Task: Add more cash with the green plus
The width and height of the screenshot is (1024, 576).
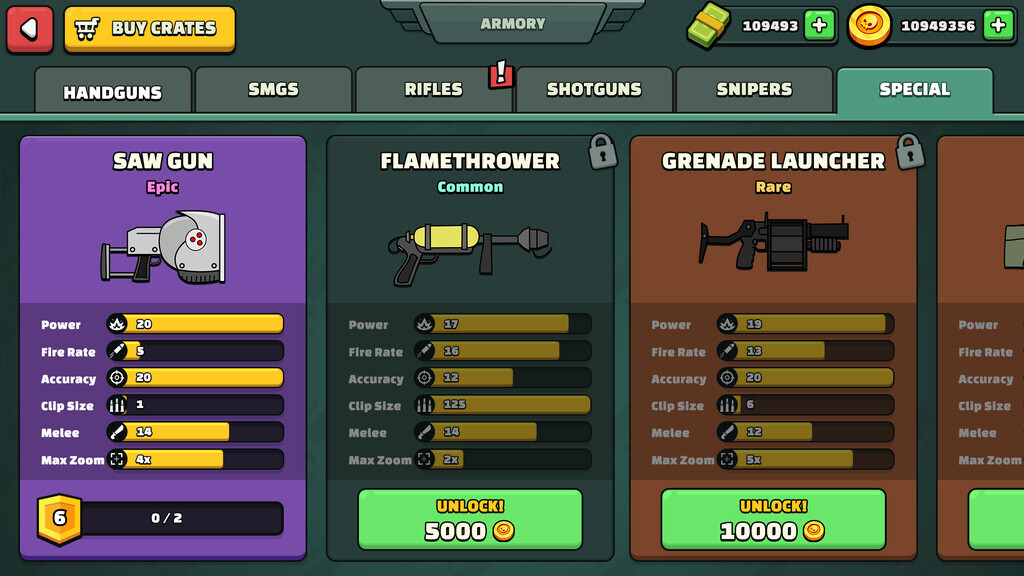Action: point(819,26)
